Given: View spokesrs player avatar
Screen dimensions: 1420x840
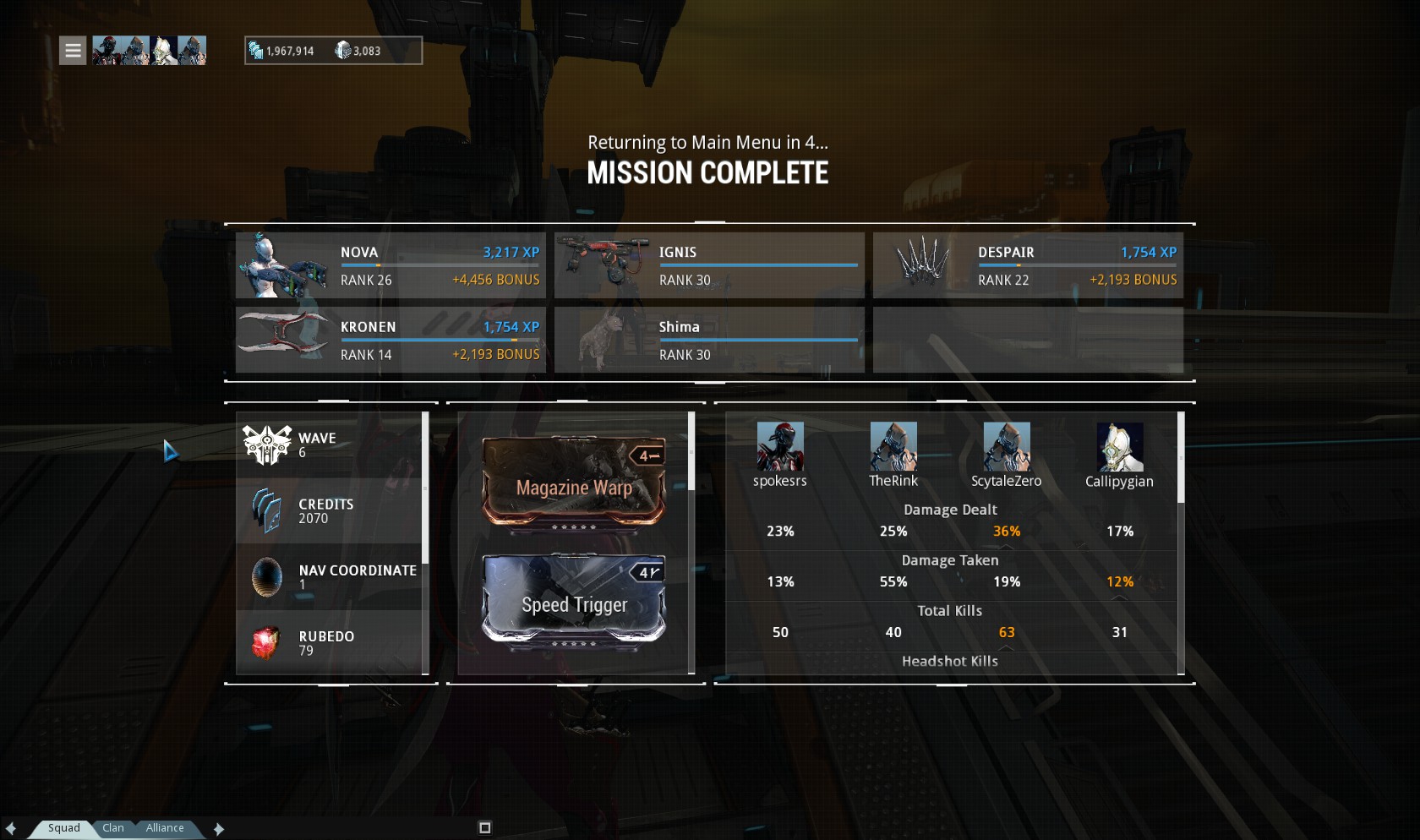Looking at the screenshot, I should click(780, 446).
